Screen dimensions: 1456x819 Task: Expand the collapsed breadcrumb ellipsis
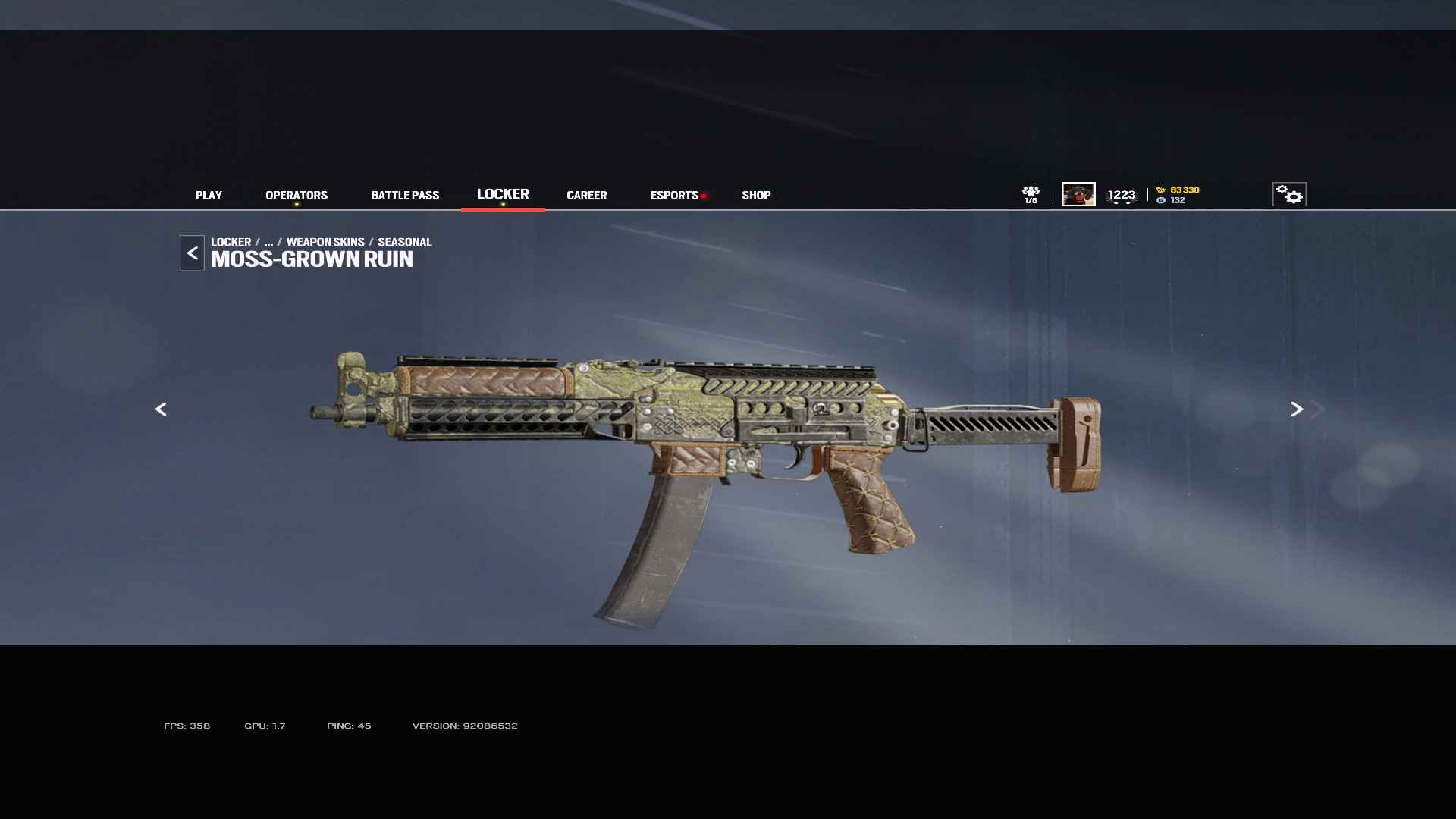pyautogui.click(x=268, y=242)
